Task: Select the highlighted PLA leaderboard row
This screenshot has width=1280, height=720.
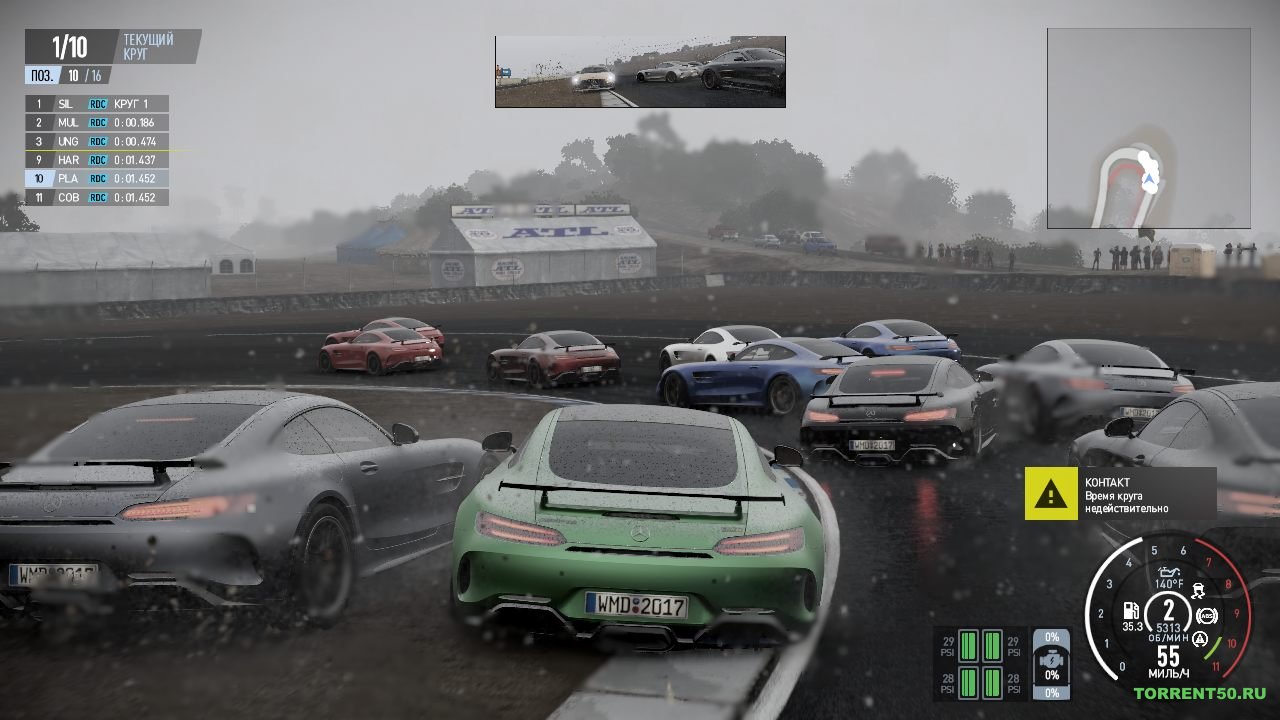Action: pos(97,178)
